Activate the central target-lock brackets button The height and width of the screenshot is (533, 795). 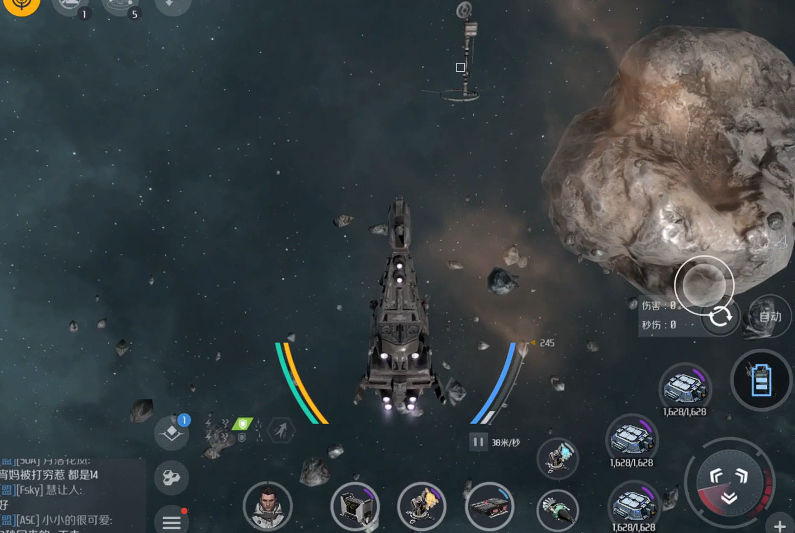[727, 481]
